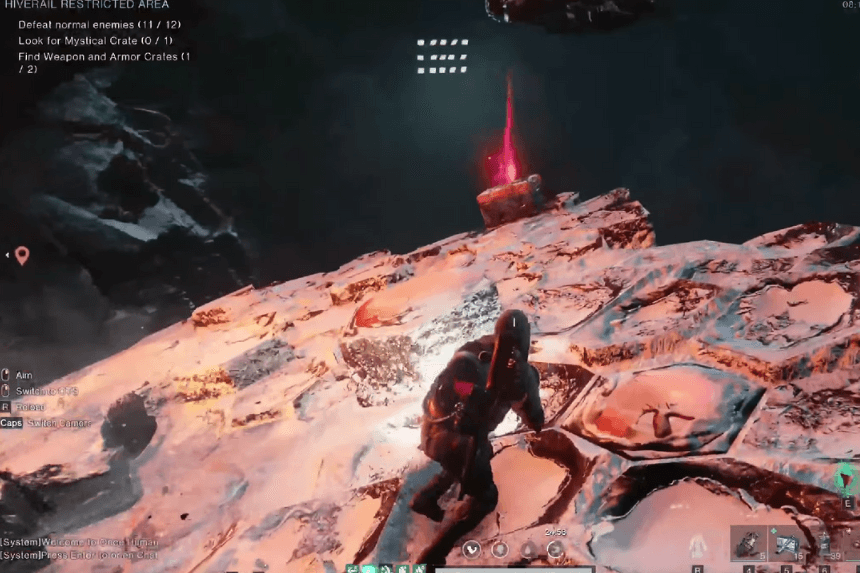Select the item slot with count 15
This screenshot has width=860, height=573.
pos(786,544)
